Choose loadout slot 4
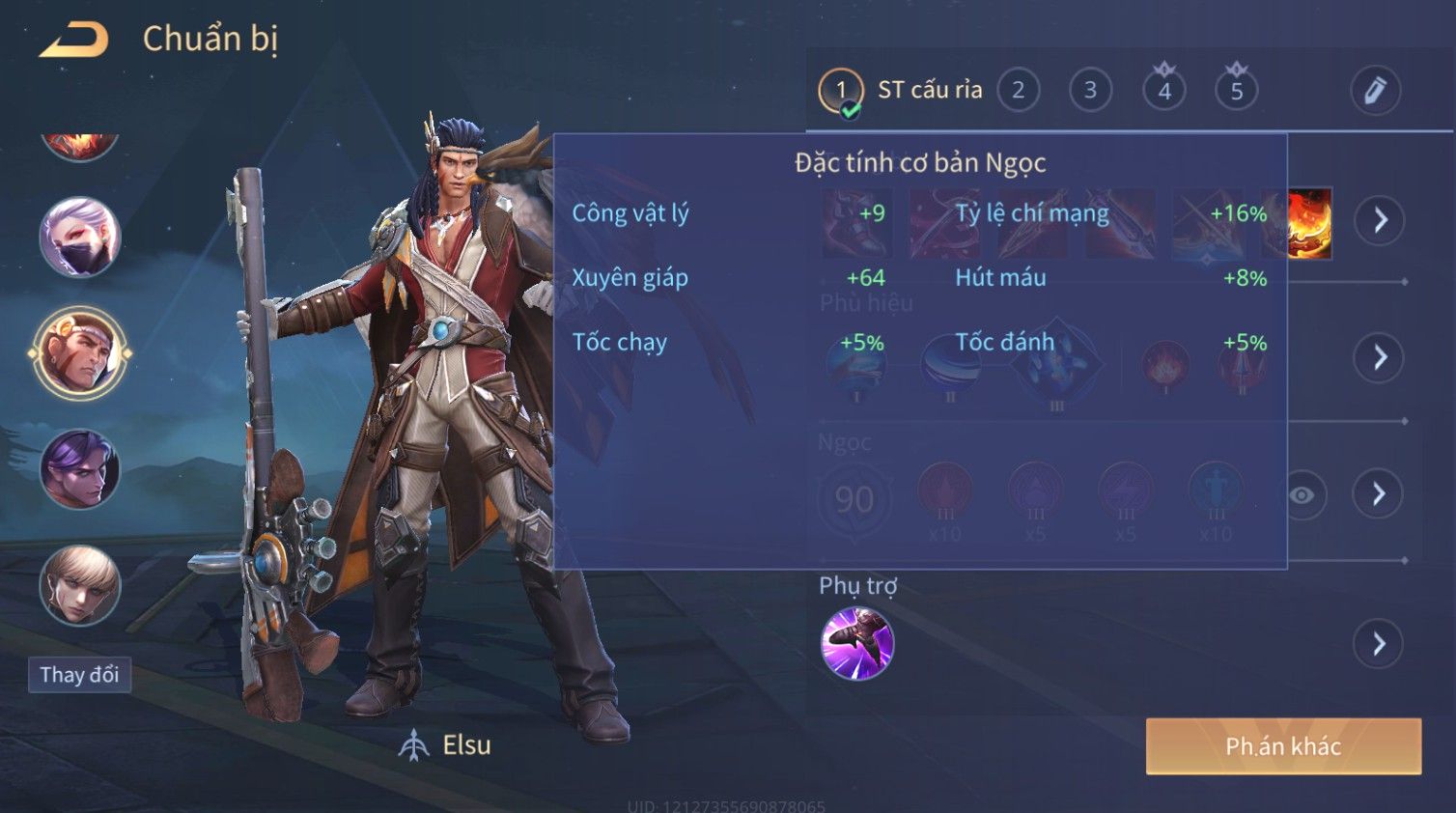Viewport: 1456px width, 813px height. 1163,91
